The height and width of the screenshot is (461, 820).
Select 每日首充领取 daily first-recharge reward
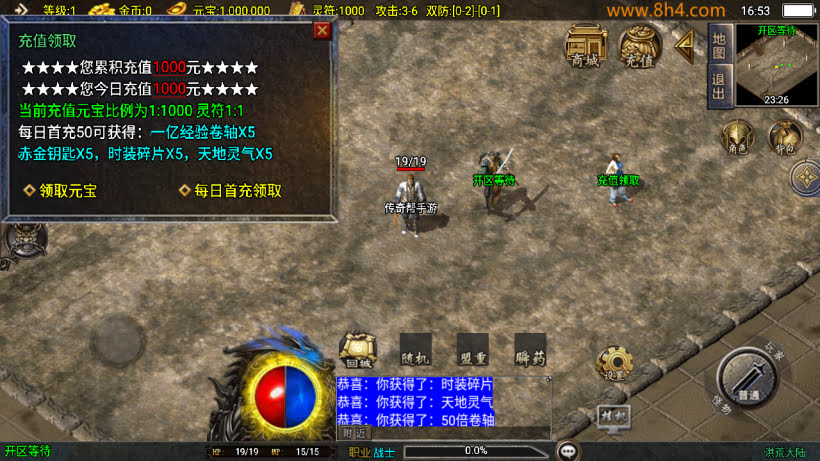pos(231,190)
